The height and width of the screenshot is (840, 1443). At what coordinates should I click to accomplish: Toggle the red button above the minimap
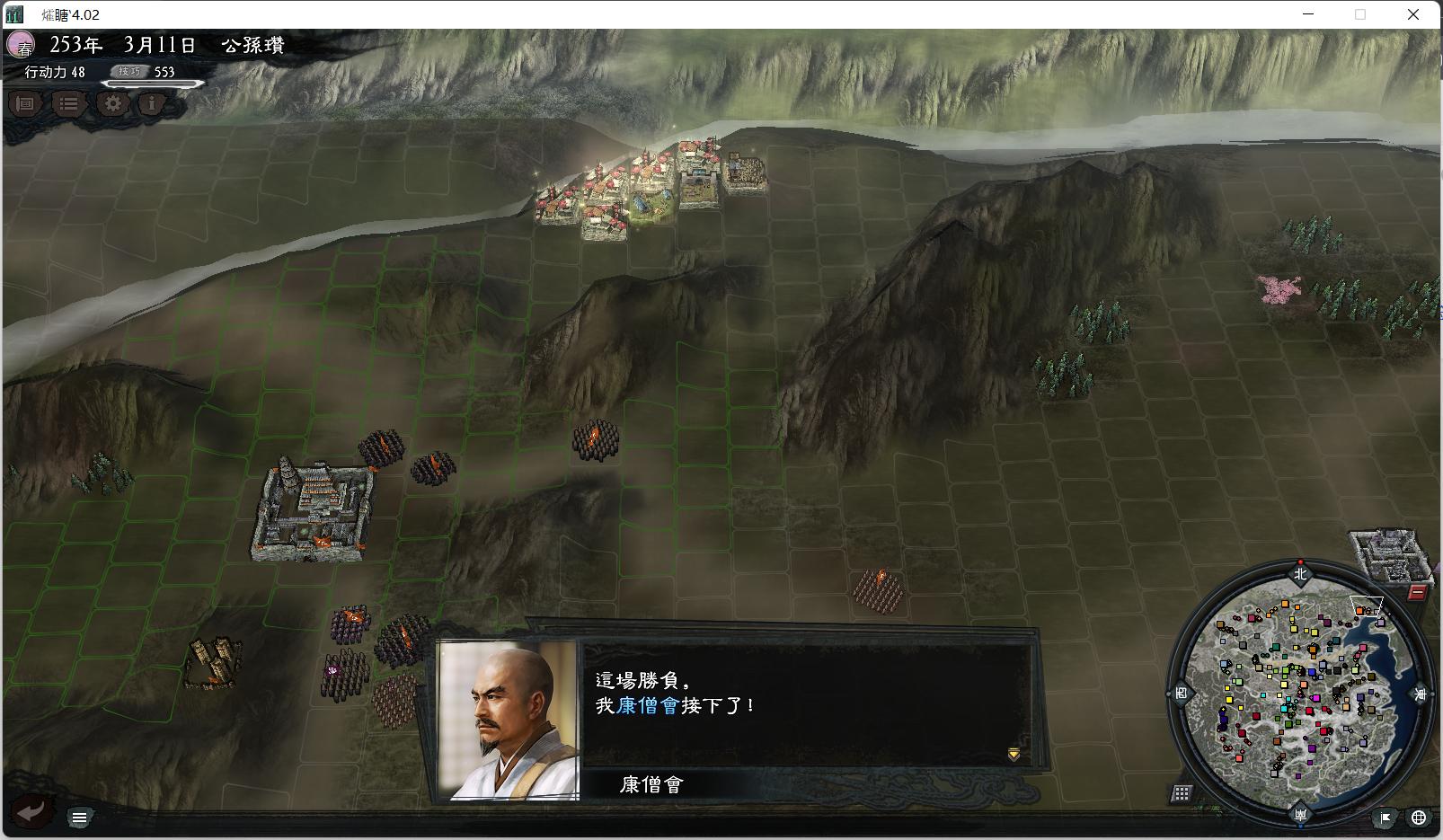coord(1418,592)
